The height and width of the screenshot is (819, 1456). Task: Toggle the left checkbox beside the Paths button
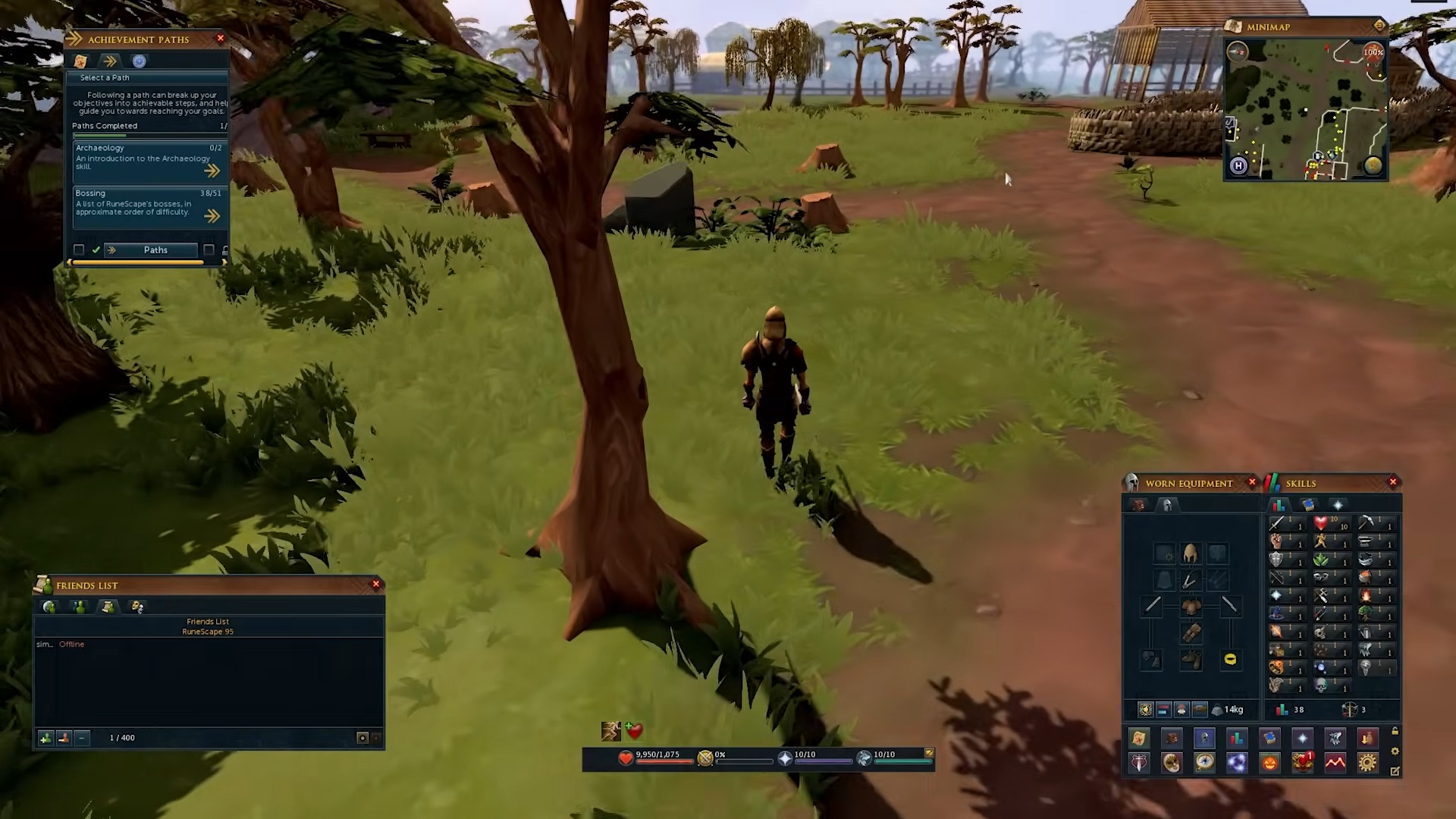79,249
